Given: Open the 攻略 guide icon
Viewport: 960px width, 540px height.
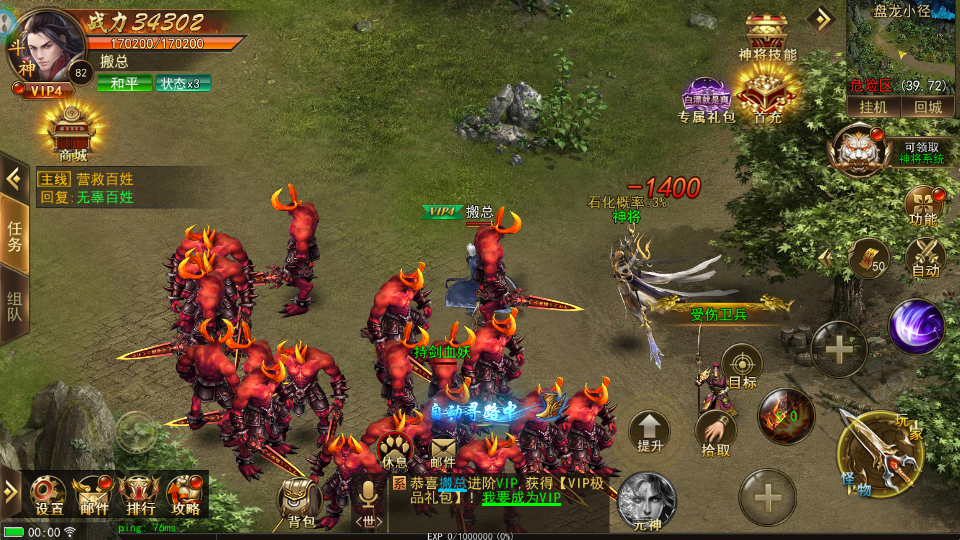Looking at the screenshot, I should [x=185, y=493].
